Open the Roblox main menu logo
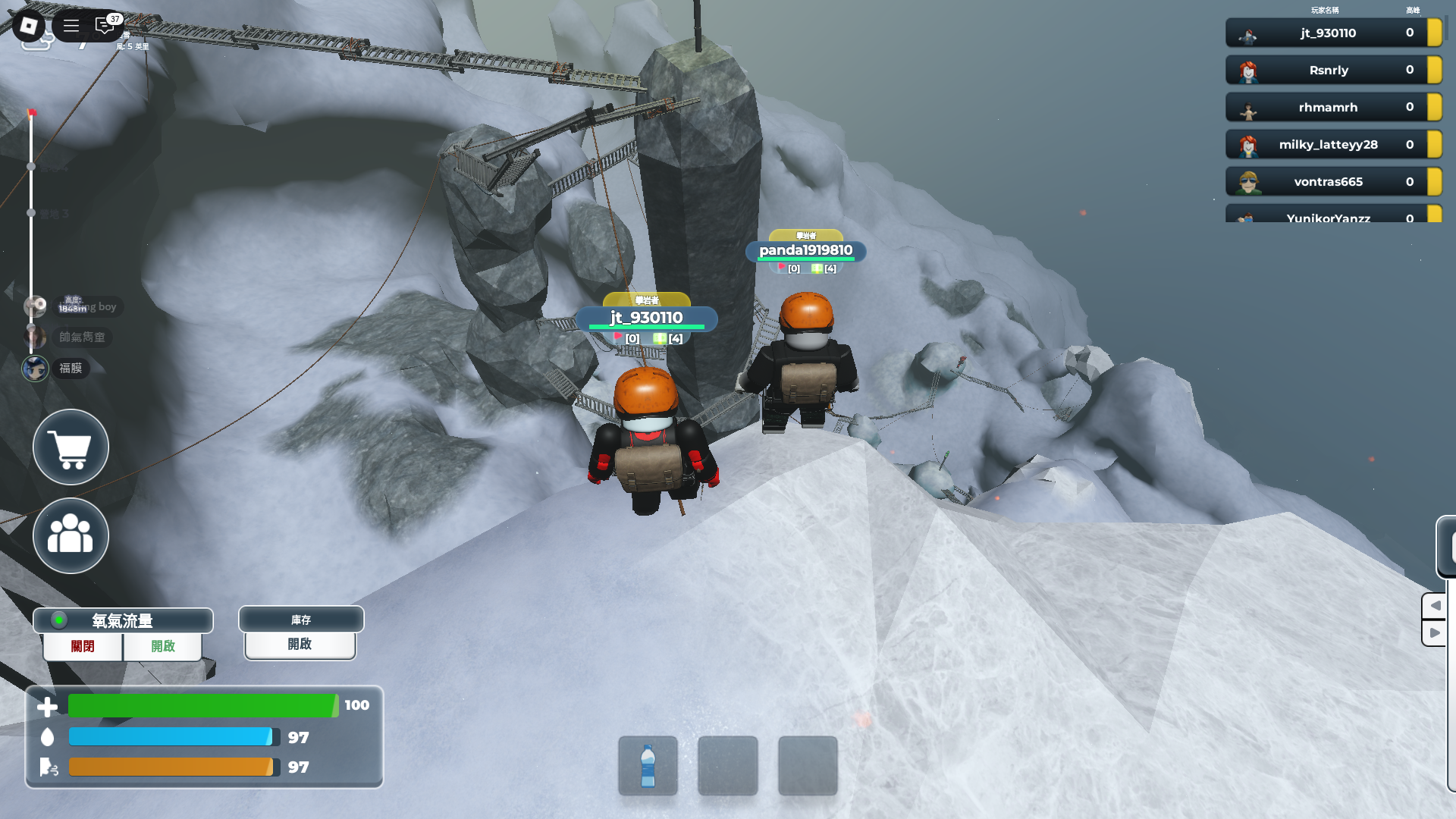 (x=29, y=27)
